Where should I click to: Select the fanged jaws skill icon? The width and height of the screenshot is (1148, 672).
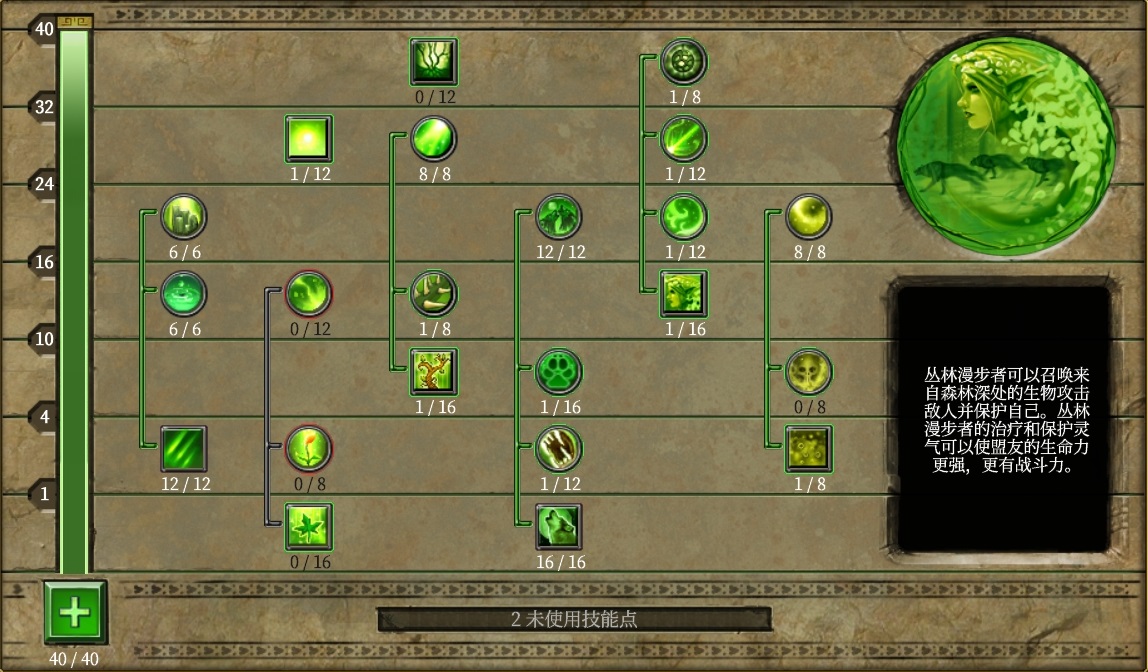(x=559, y=449)
